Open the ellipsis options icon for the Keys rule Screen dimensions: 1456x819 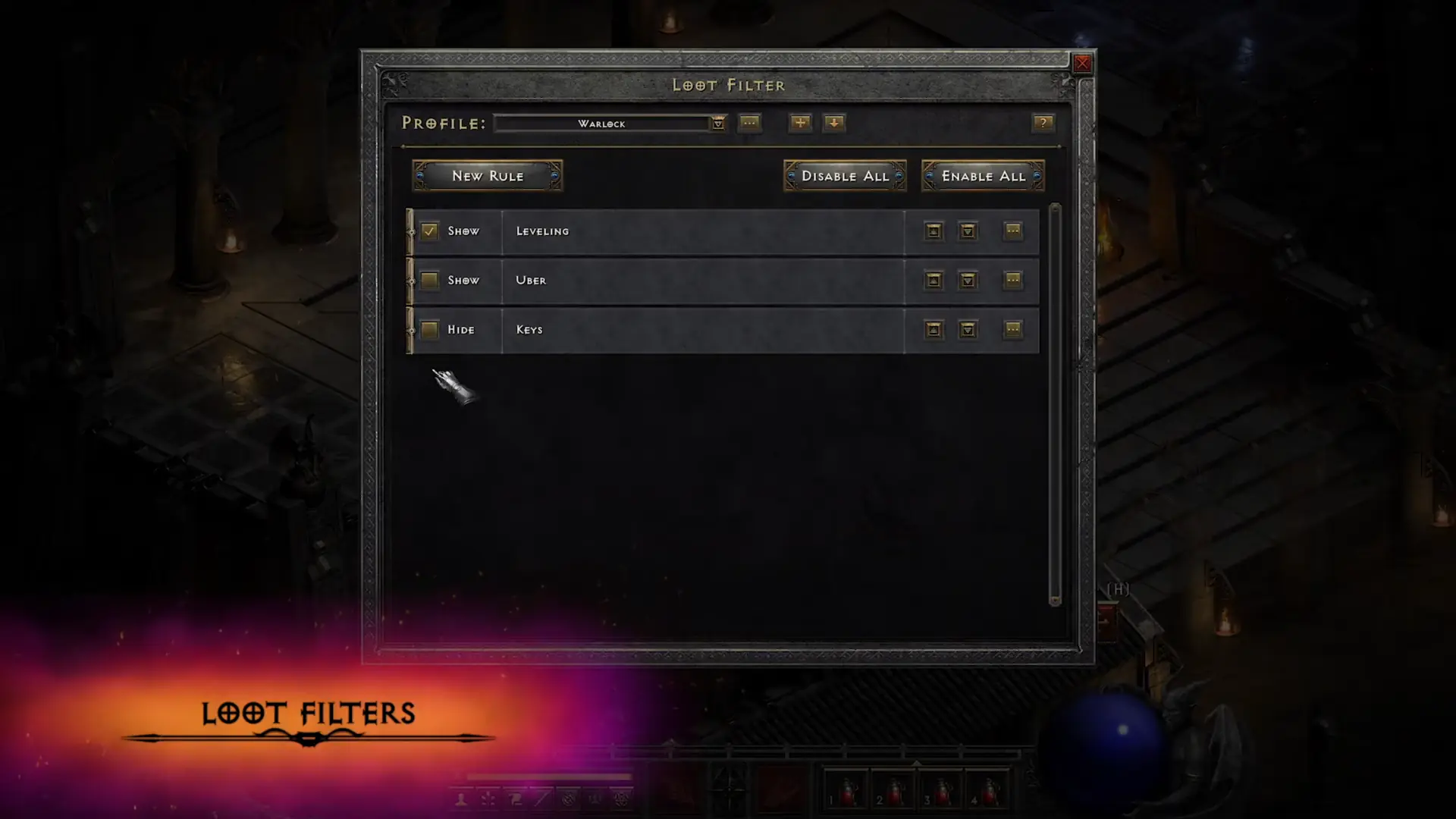1014,330
